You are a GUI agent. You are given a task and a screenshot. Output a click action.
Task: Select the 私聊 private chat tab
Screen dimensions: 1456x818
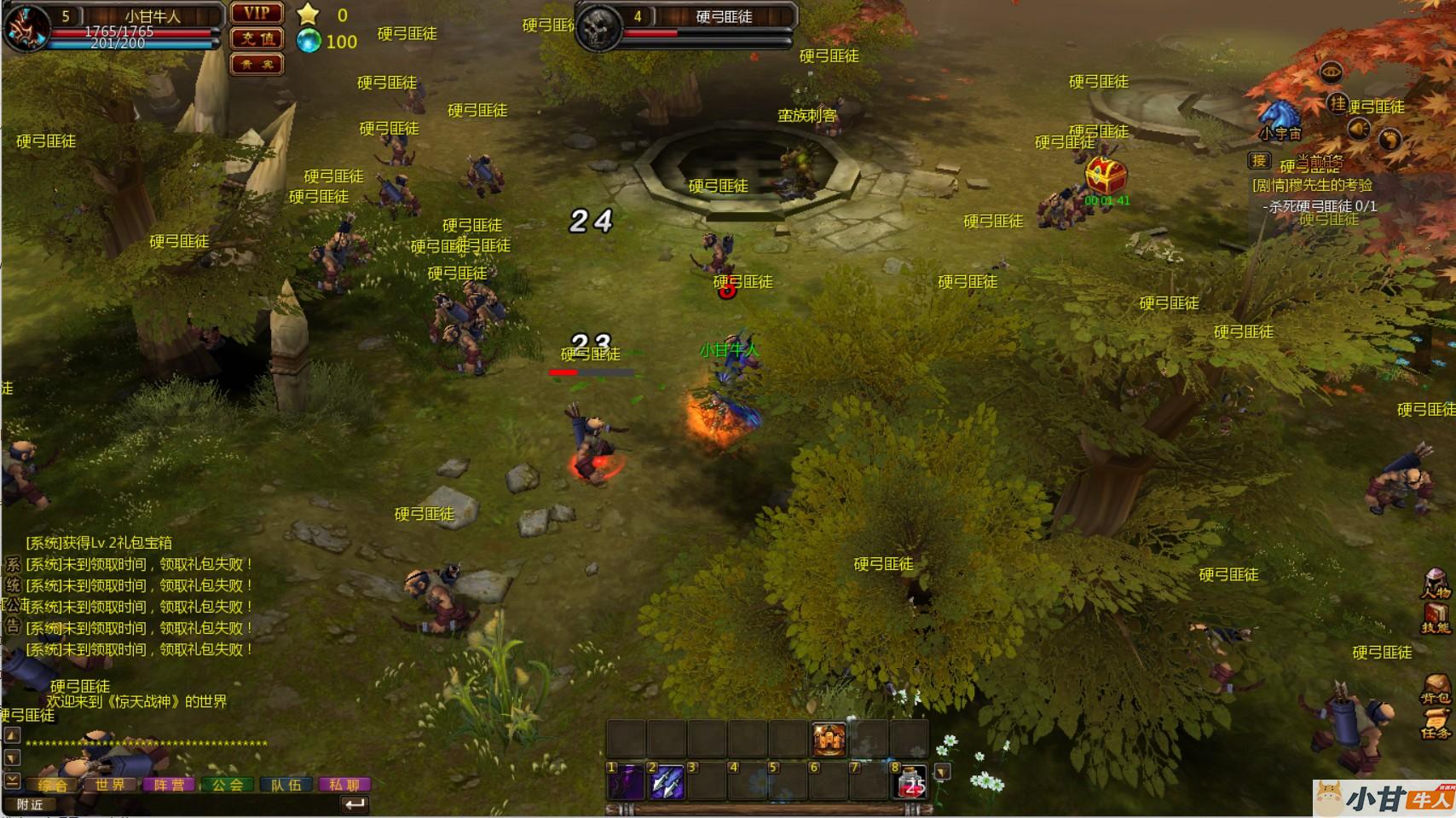(x=344, y=785)
